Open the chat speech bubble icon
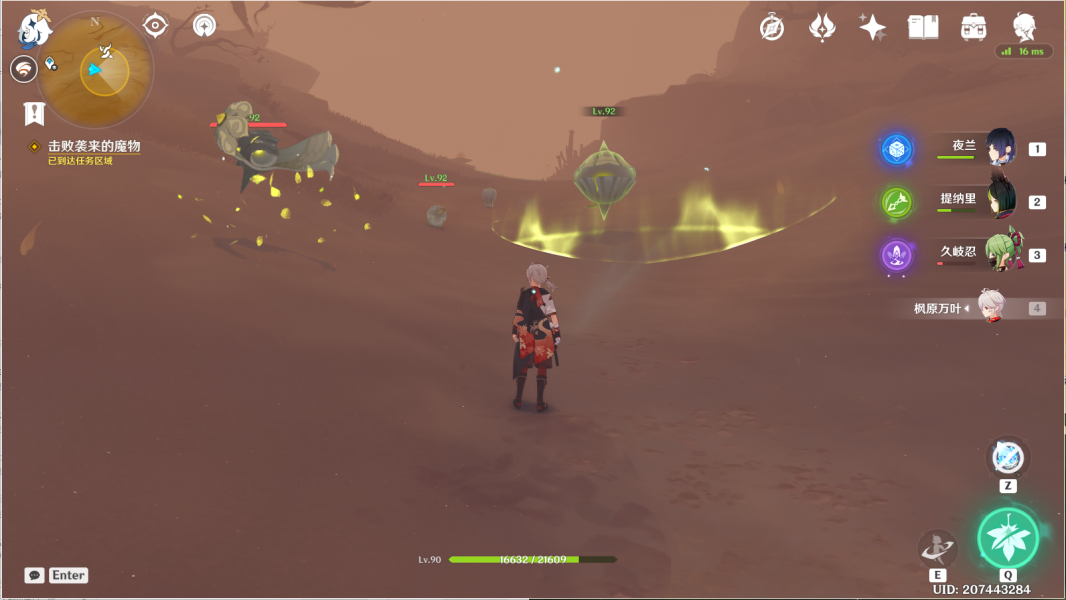 [x=35, y=575]
